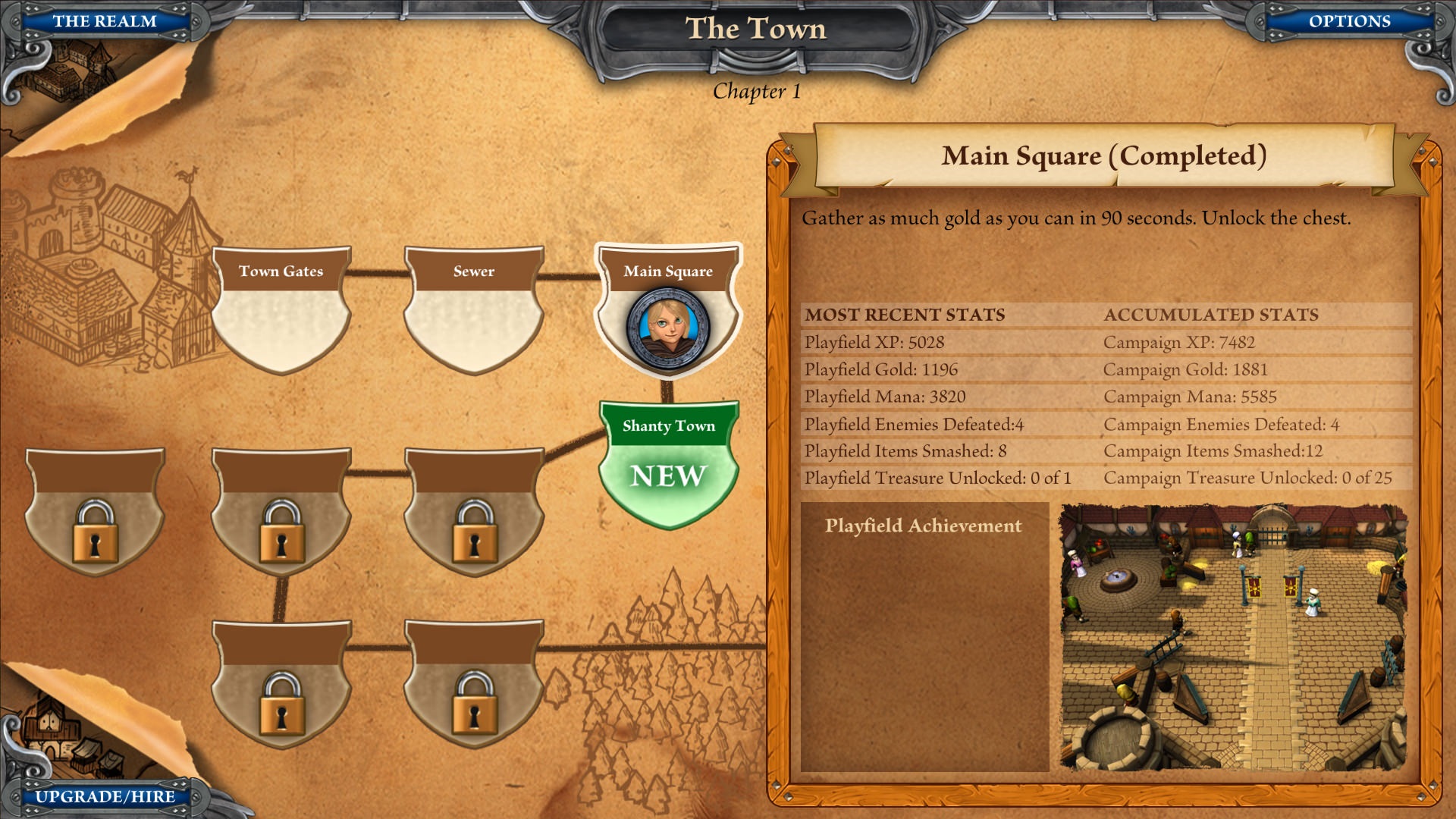Open The Realm map
Viewport: 1456px width, 819px height.
coord(105,21)
